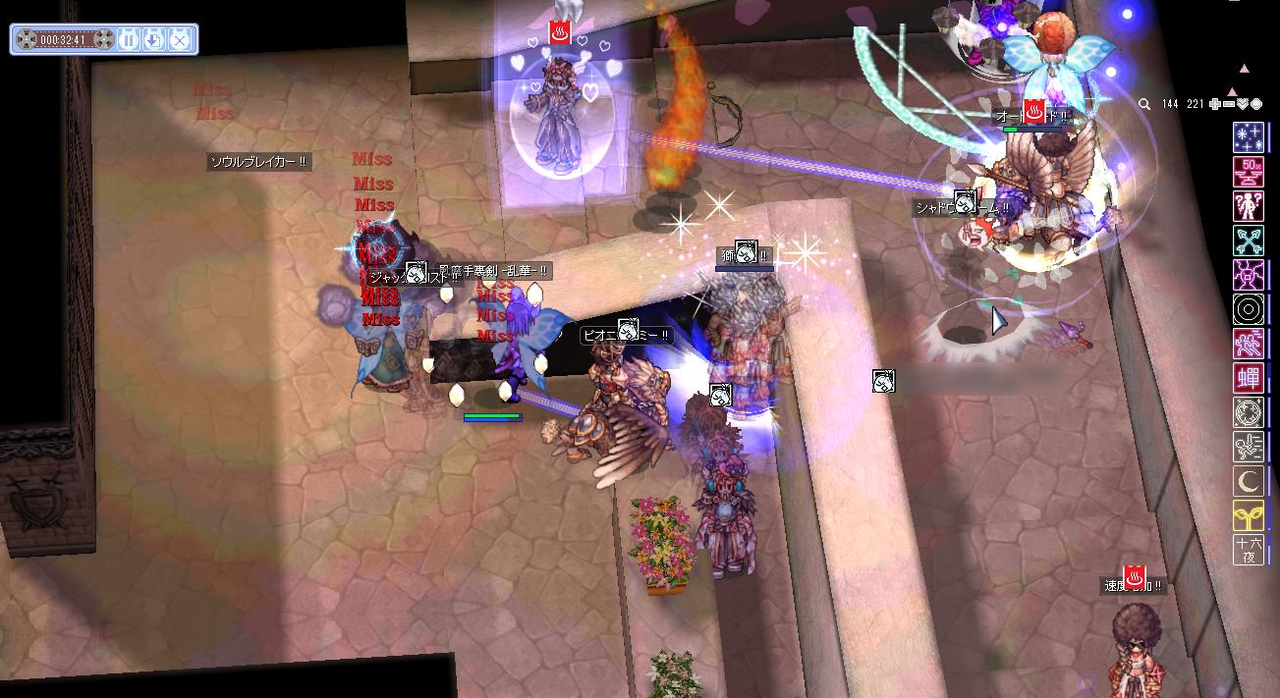
Task: Click the crossed arrows buff icon
Action: tap(1248, 240)
